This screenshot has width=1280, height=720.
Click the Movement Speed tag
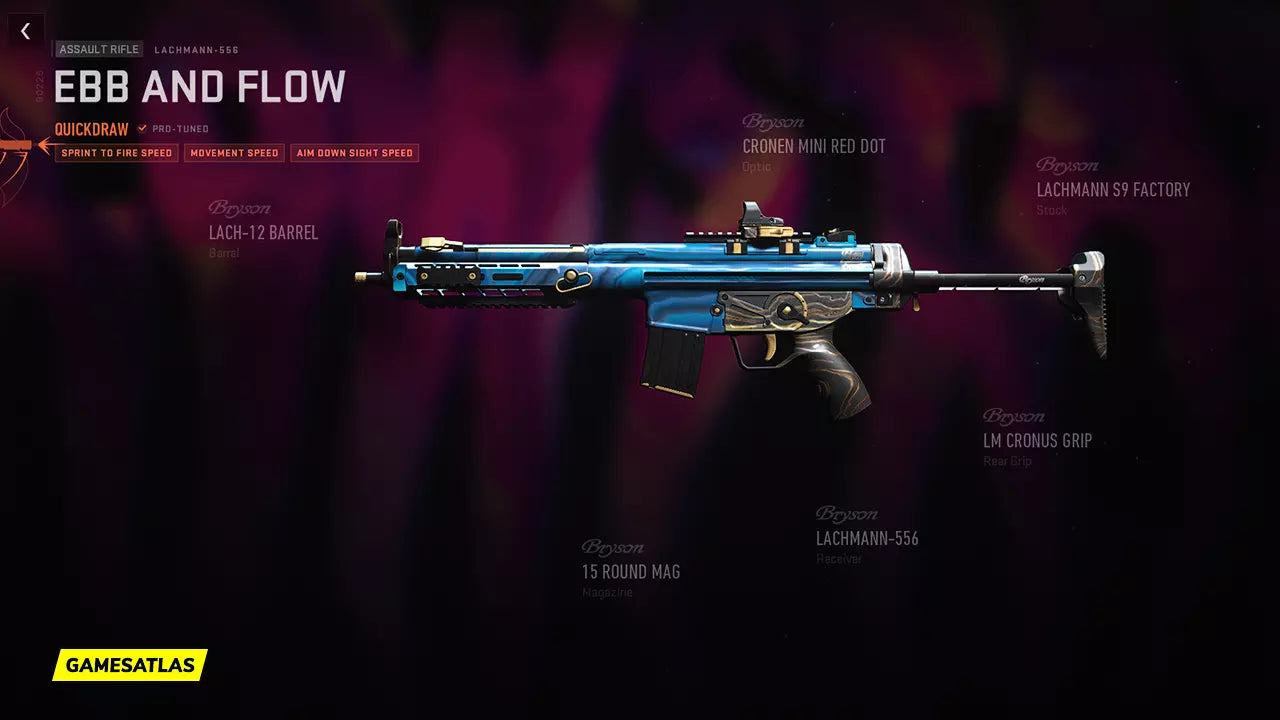[234, 153]
